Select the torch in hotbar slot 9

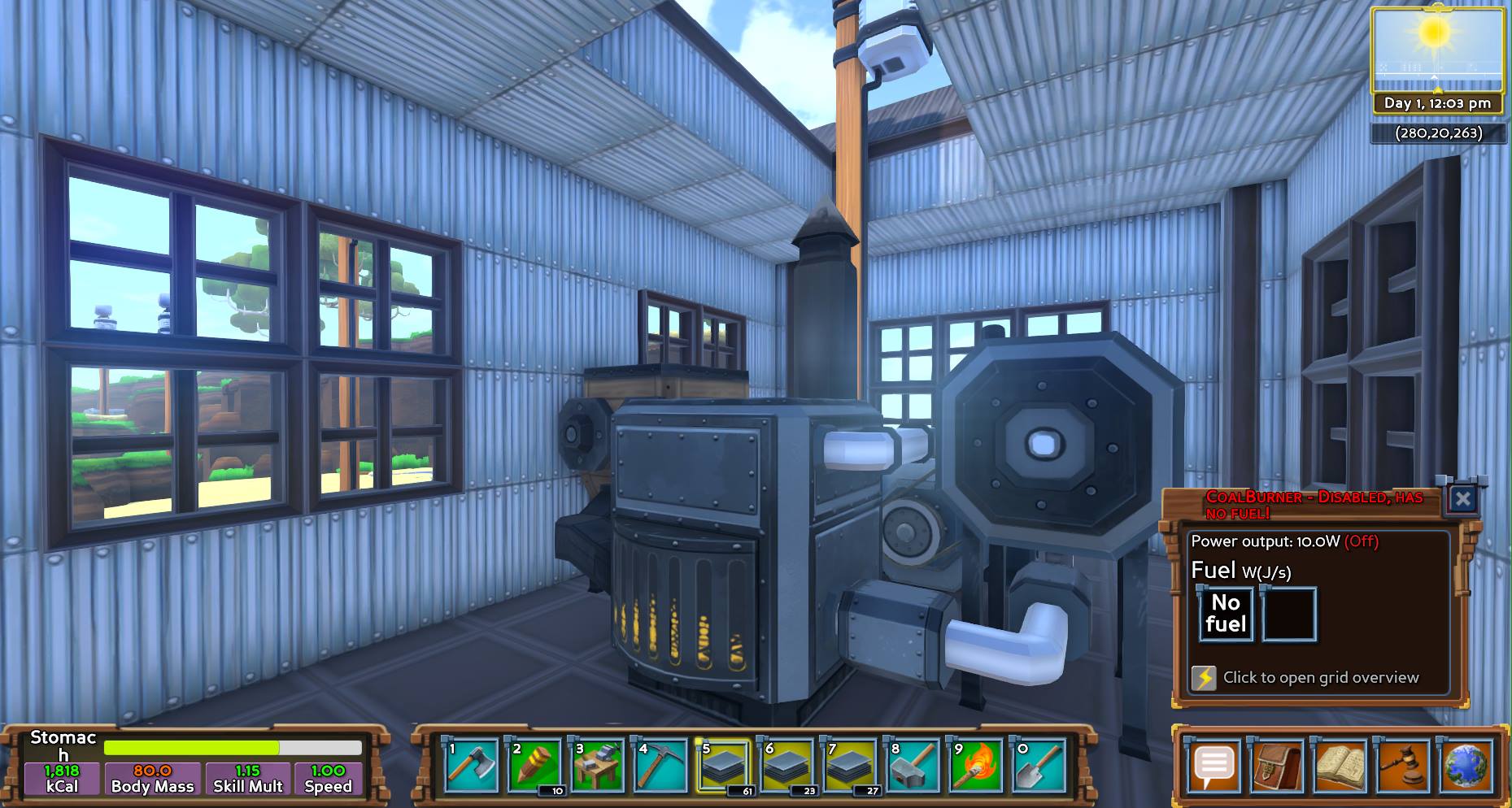click(x=976, y=766)
